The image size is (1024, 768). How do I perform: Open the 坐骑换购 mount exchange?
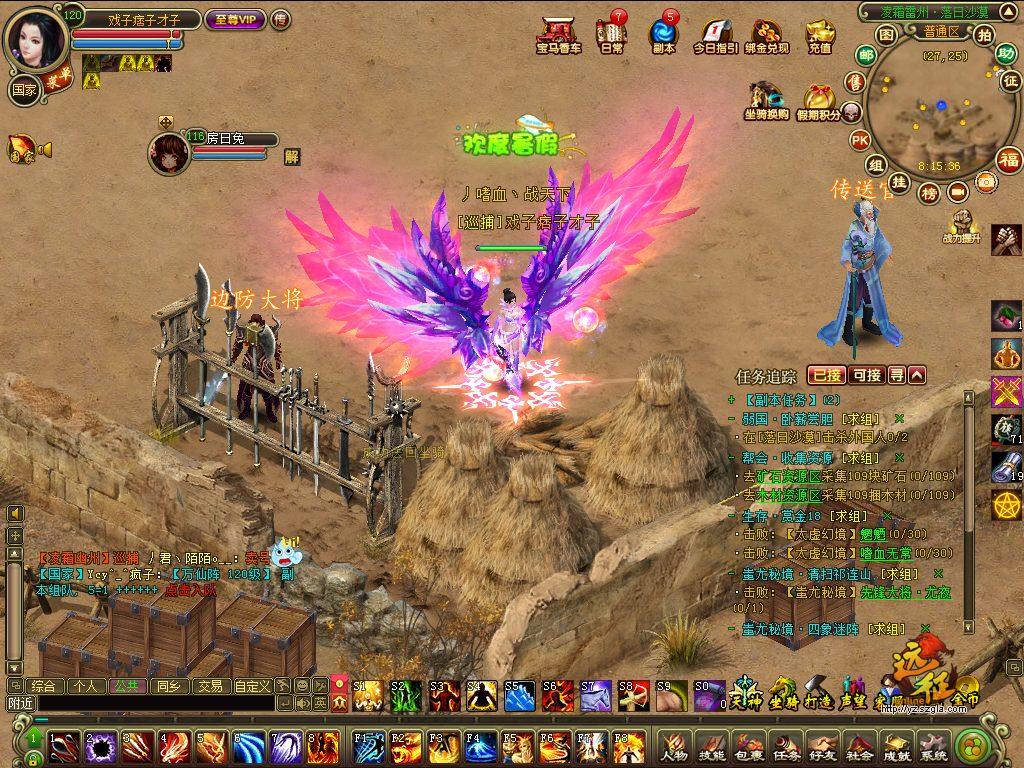click(x=765, y=101)
